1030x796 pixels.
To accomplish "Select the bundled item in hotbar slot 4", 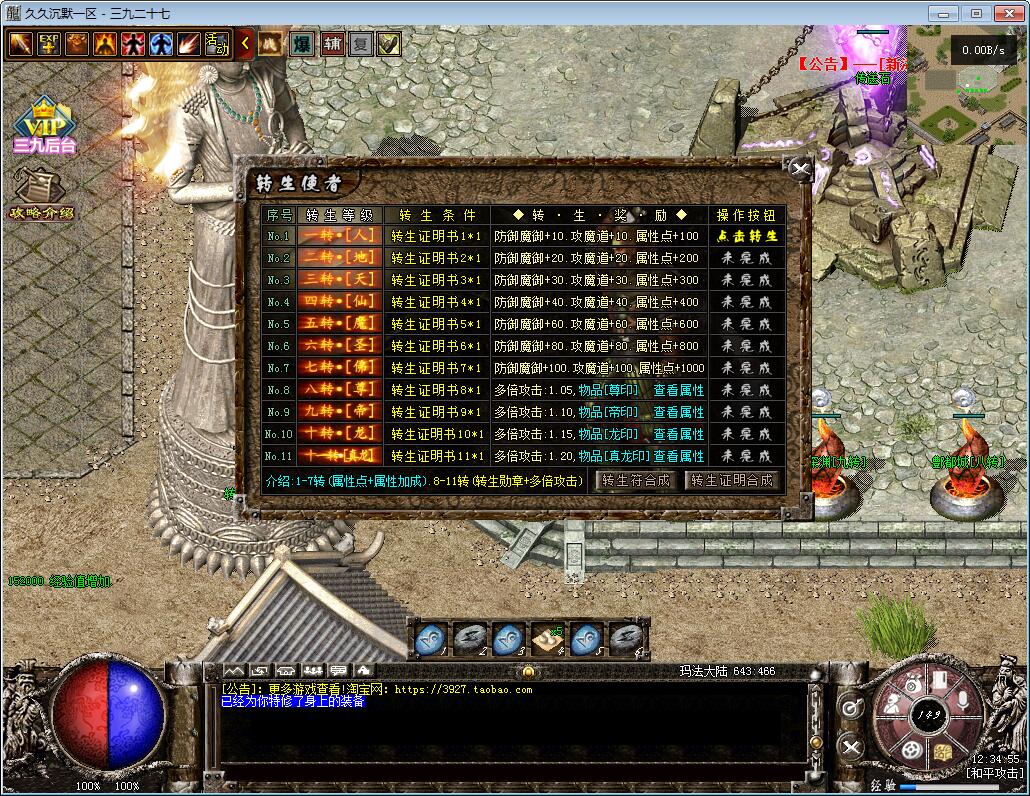I will pos(546,637).
